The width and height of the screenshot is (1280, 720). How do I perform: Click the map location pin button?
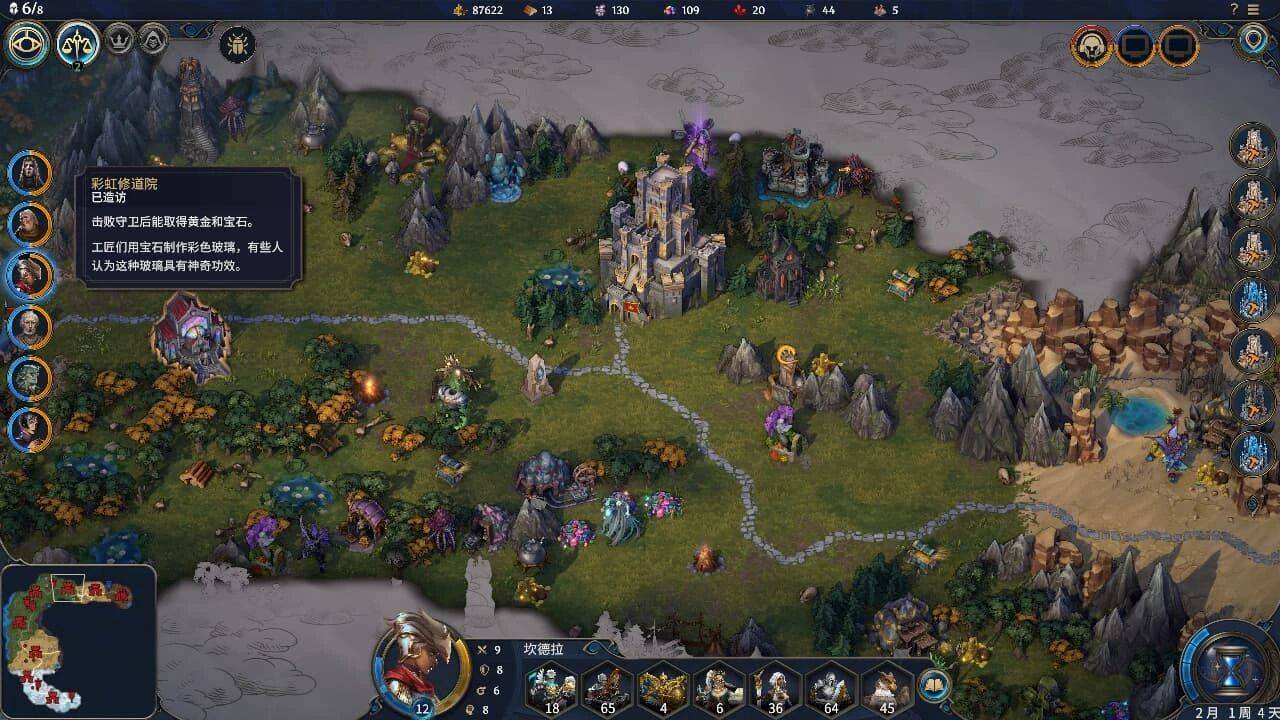[1251, 40]
